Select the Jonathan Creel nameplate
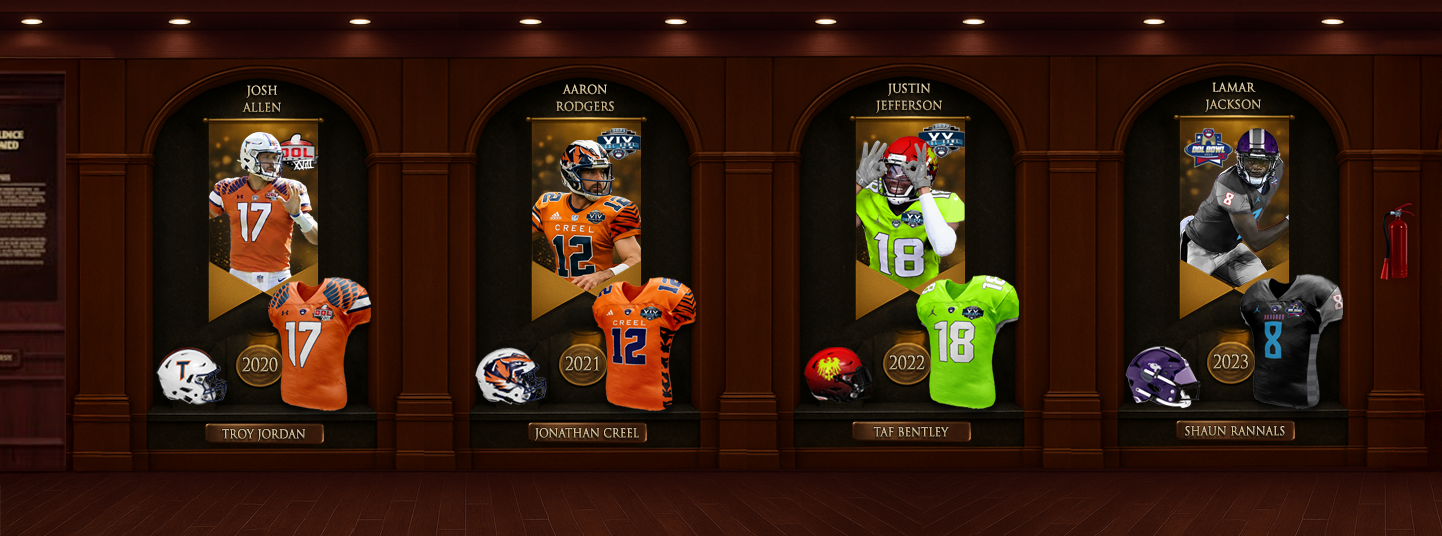 click(587, 433)
